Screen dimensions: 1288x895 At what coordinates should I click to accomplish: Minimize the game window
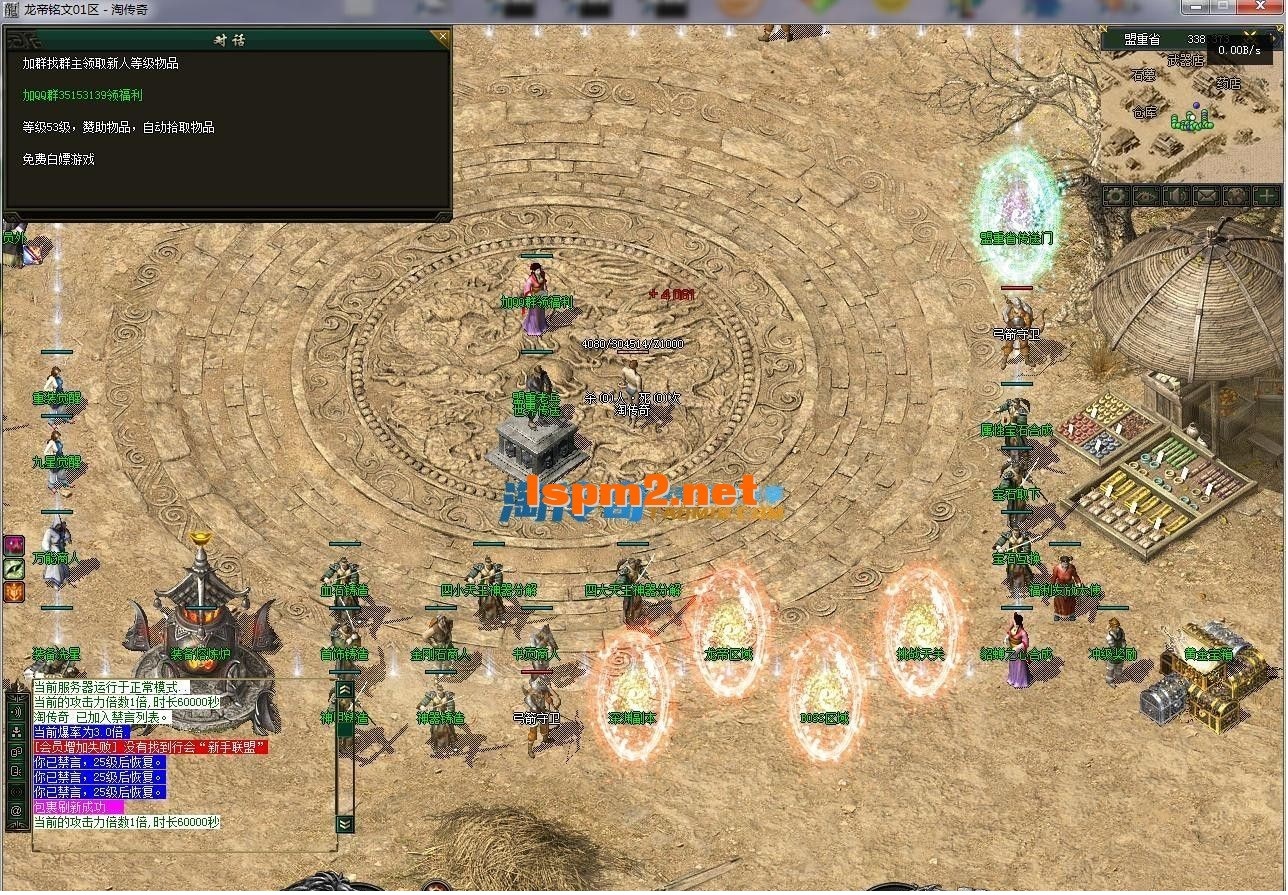(1197, 6)
